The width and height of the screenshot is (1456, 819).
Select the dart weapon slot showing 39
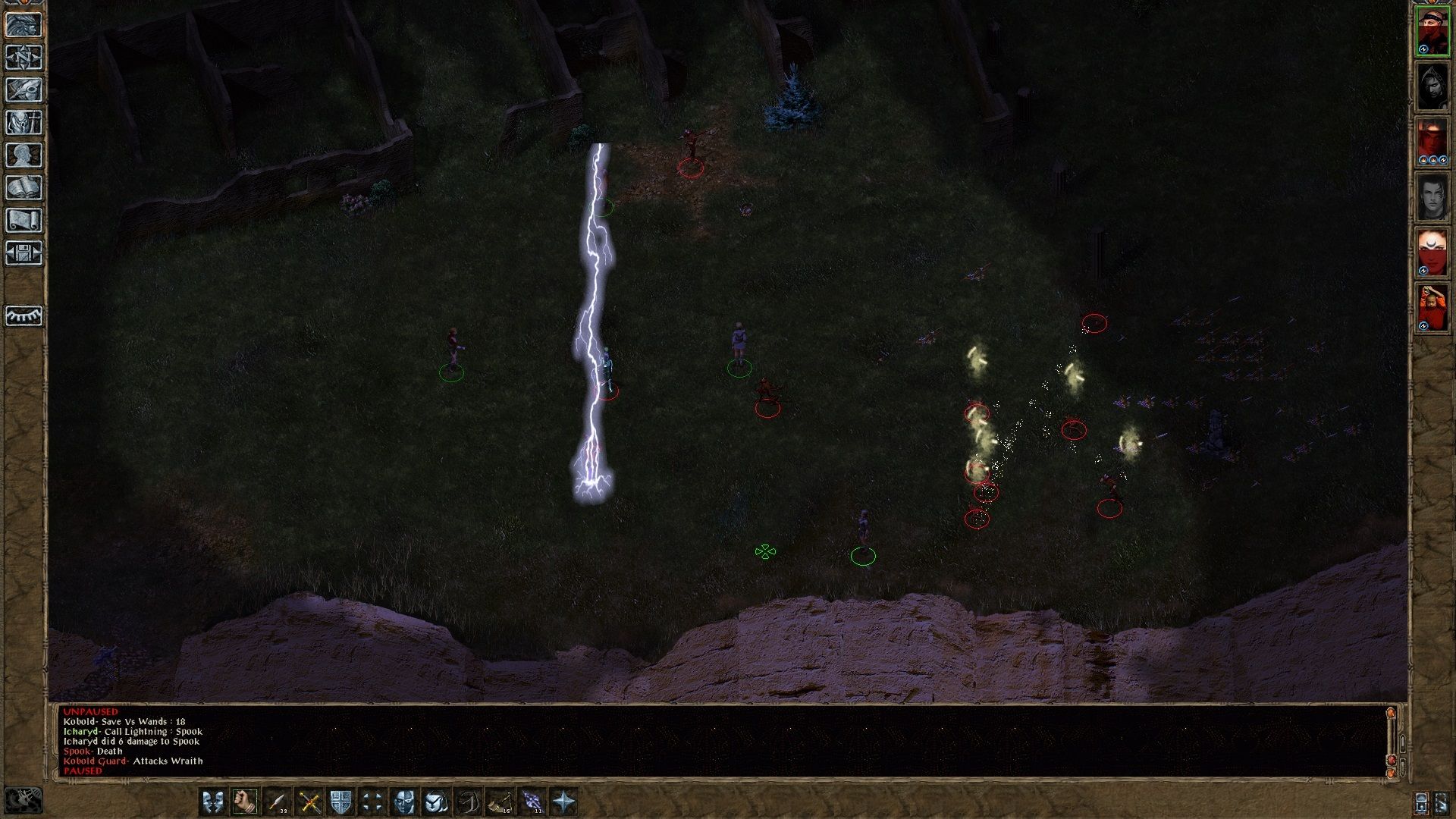(278, 802)
